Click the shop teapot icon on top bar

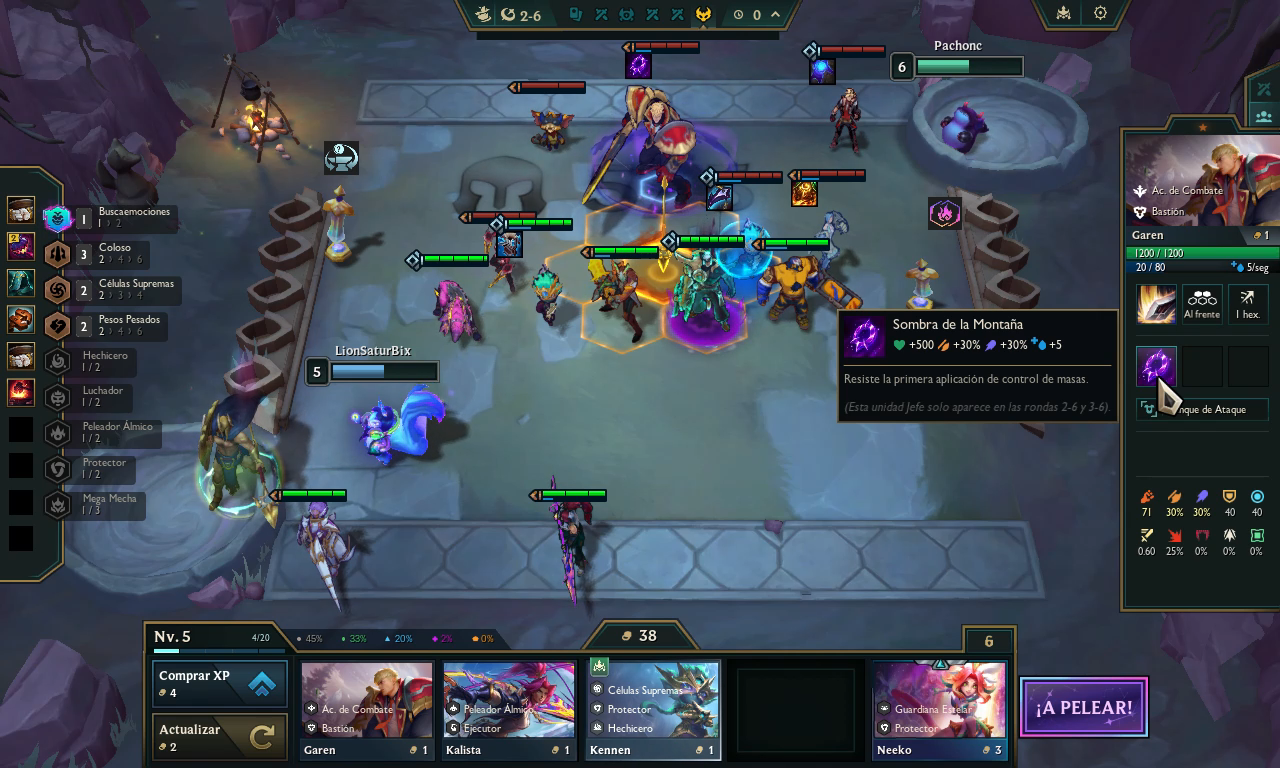(x=483, y=14)
